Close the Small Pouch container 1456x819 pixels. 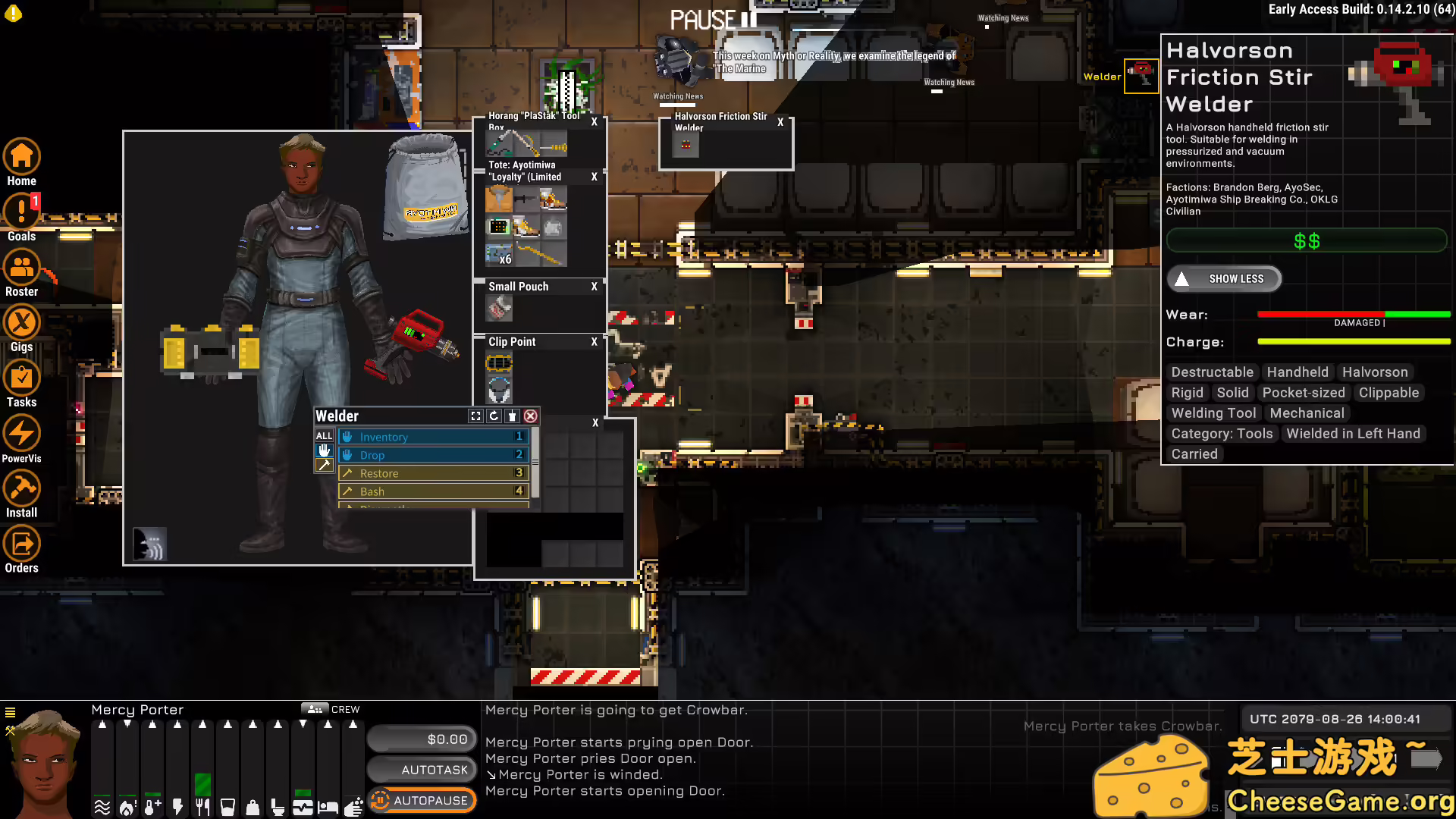pyautogui.click(x=595, y=287)
